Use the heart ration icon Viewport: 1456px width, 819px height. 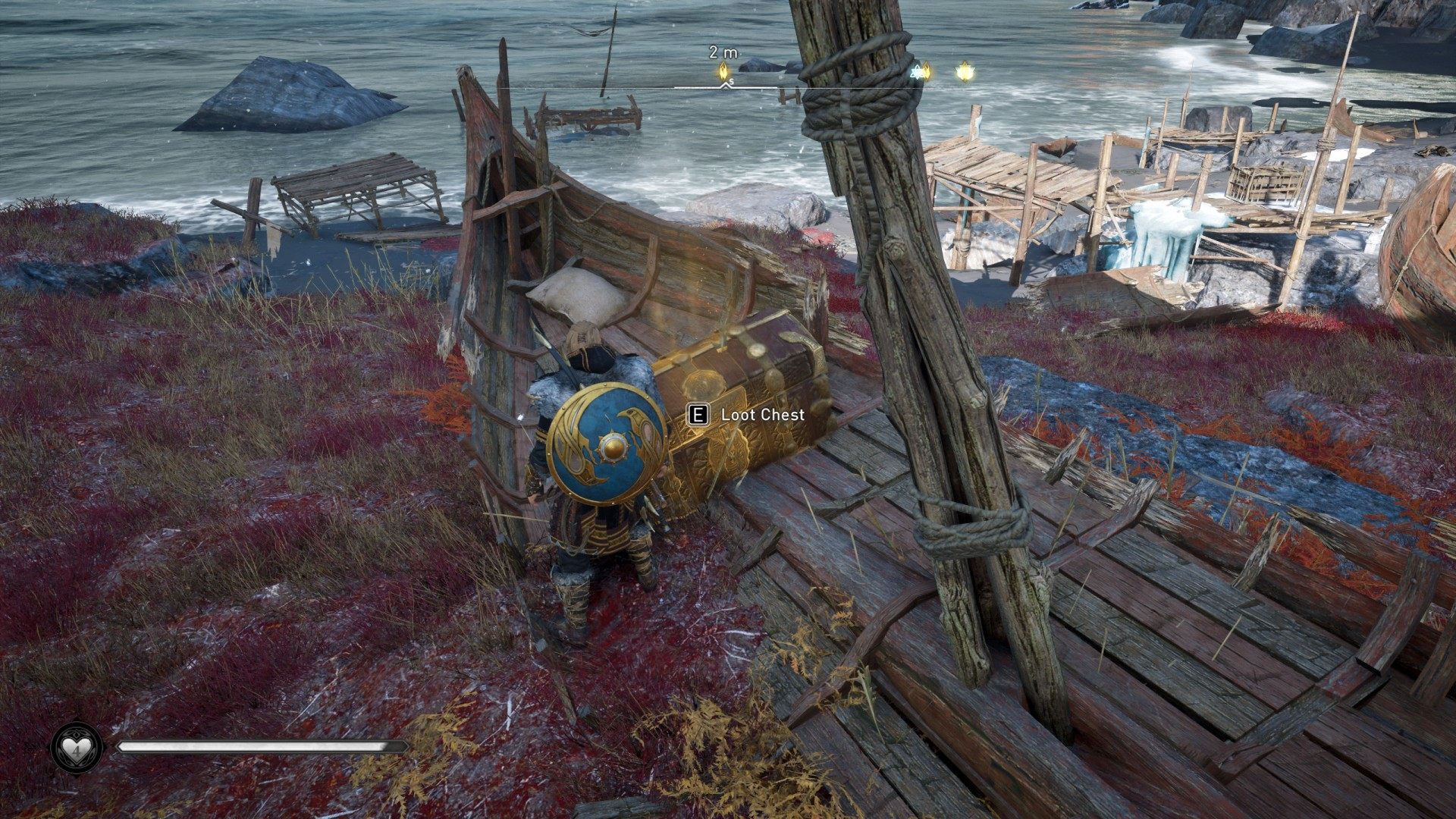point(76,748)
